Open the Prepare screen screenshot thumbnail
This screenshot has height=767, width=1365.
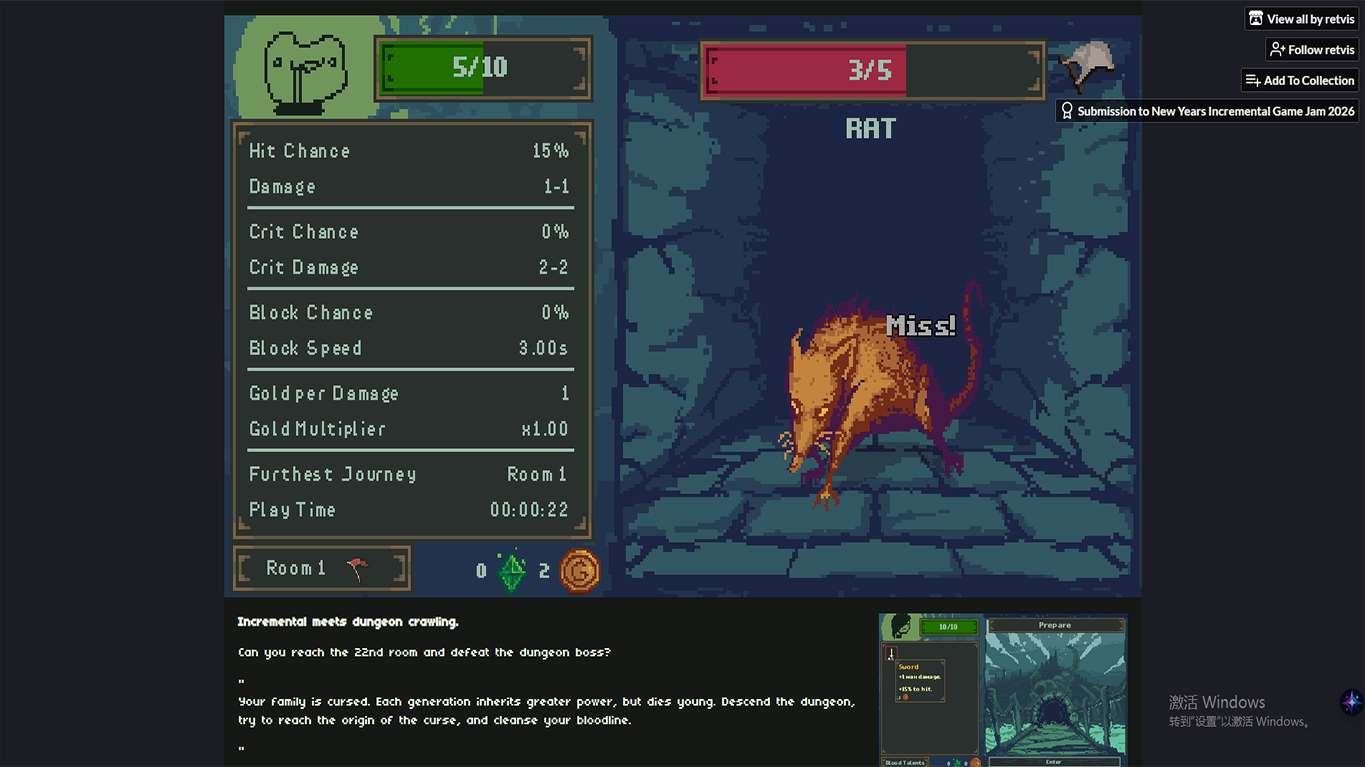coord(1003,689)
